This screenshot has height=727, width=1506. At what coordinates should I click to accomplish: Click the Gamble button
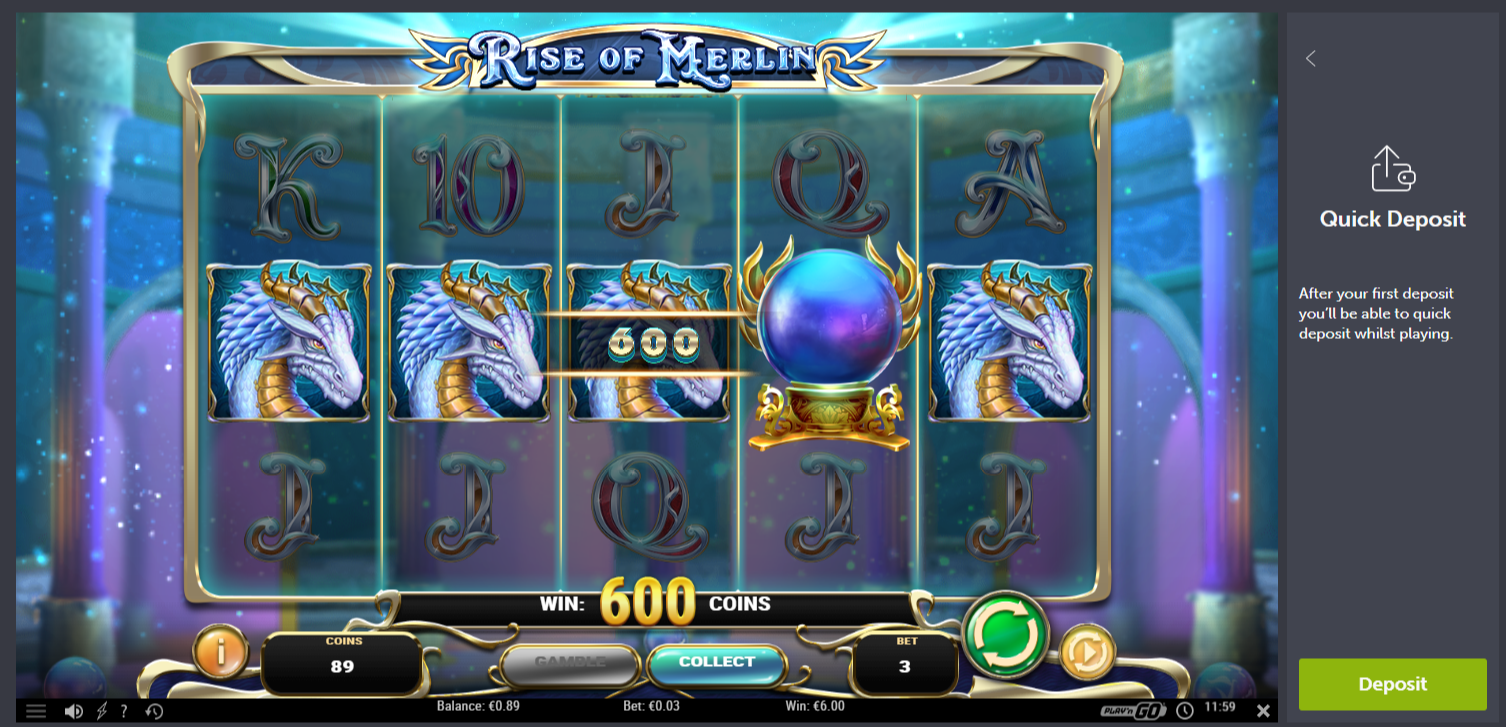570,661
